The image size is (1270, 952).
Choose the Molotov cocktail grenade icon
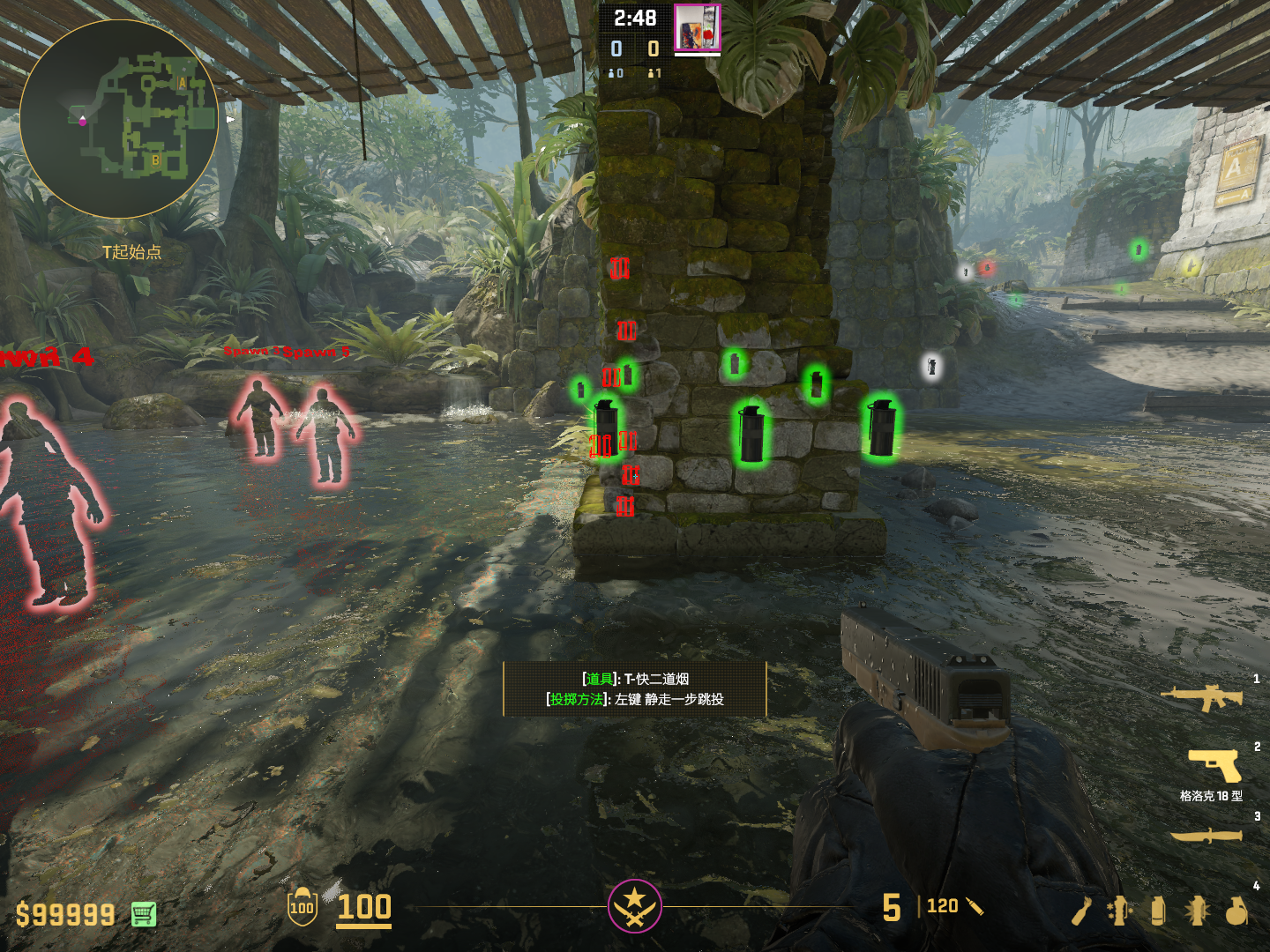pos(1082,911)
